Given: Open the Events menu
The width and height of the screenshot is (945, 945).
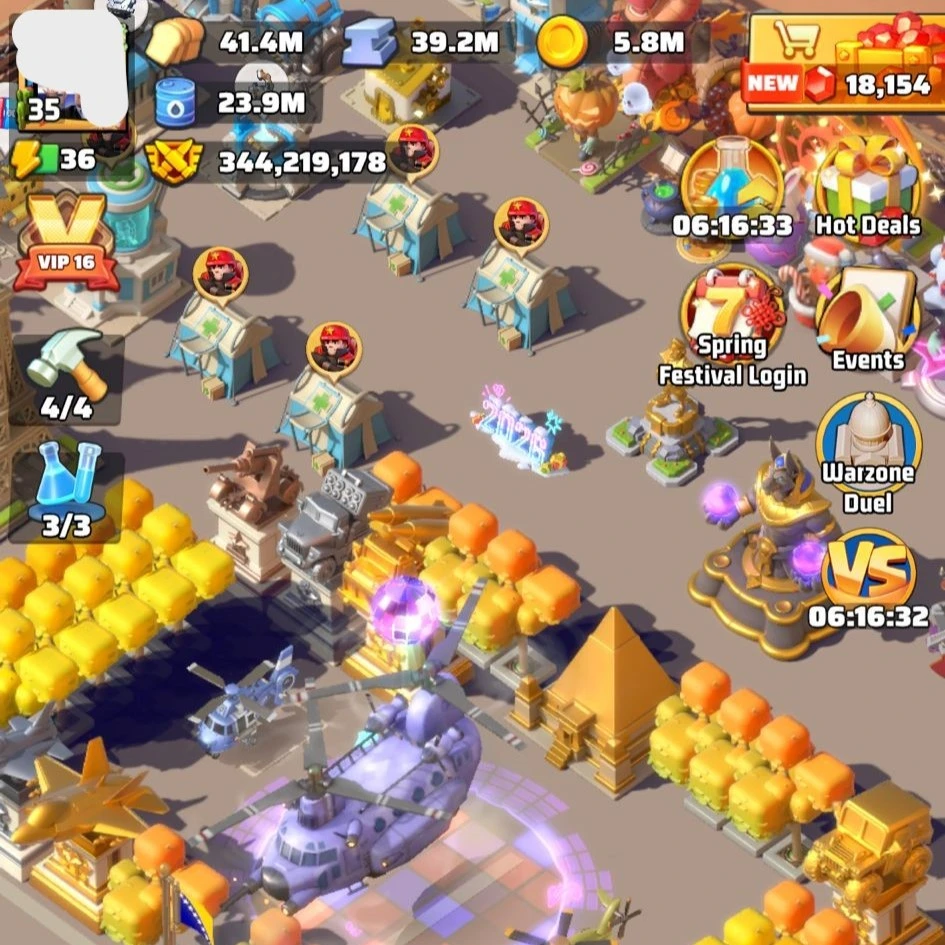Looking at the screenshot, I should (x=867, y=320).
